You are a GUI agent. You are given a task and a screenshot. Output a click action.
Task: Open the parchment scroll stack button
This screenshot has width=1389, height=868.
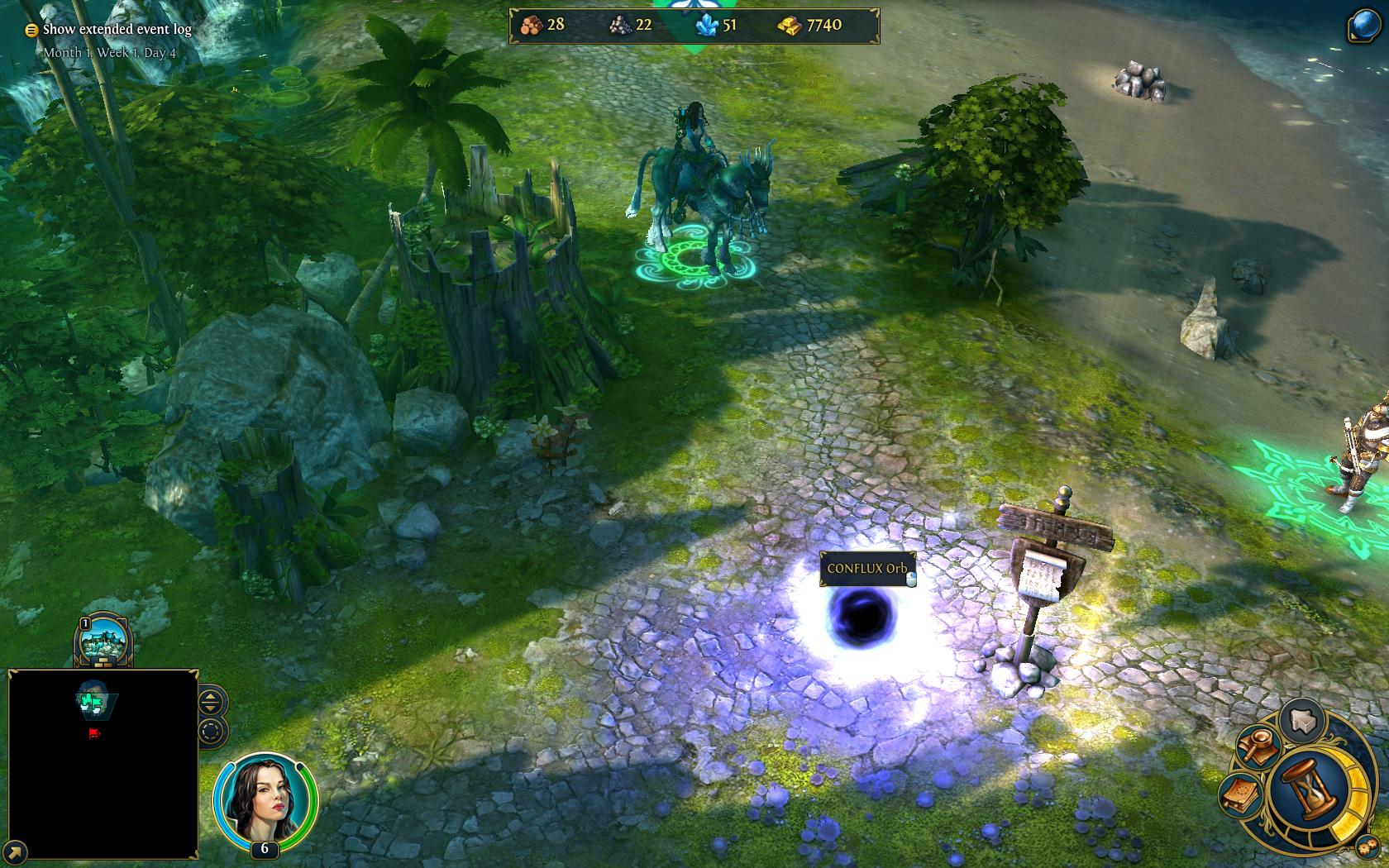pos(1241,794)
